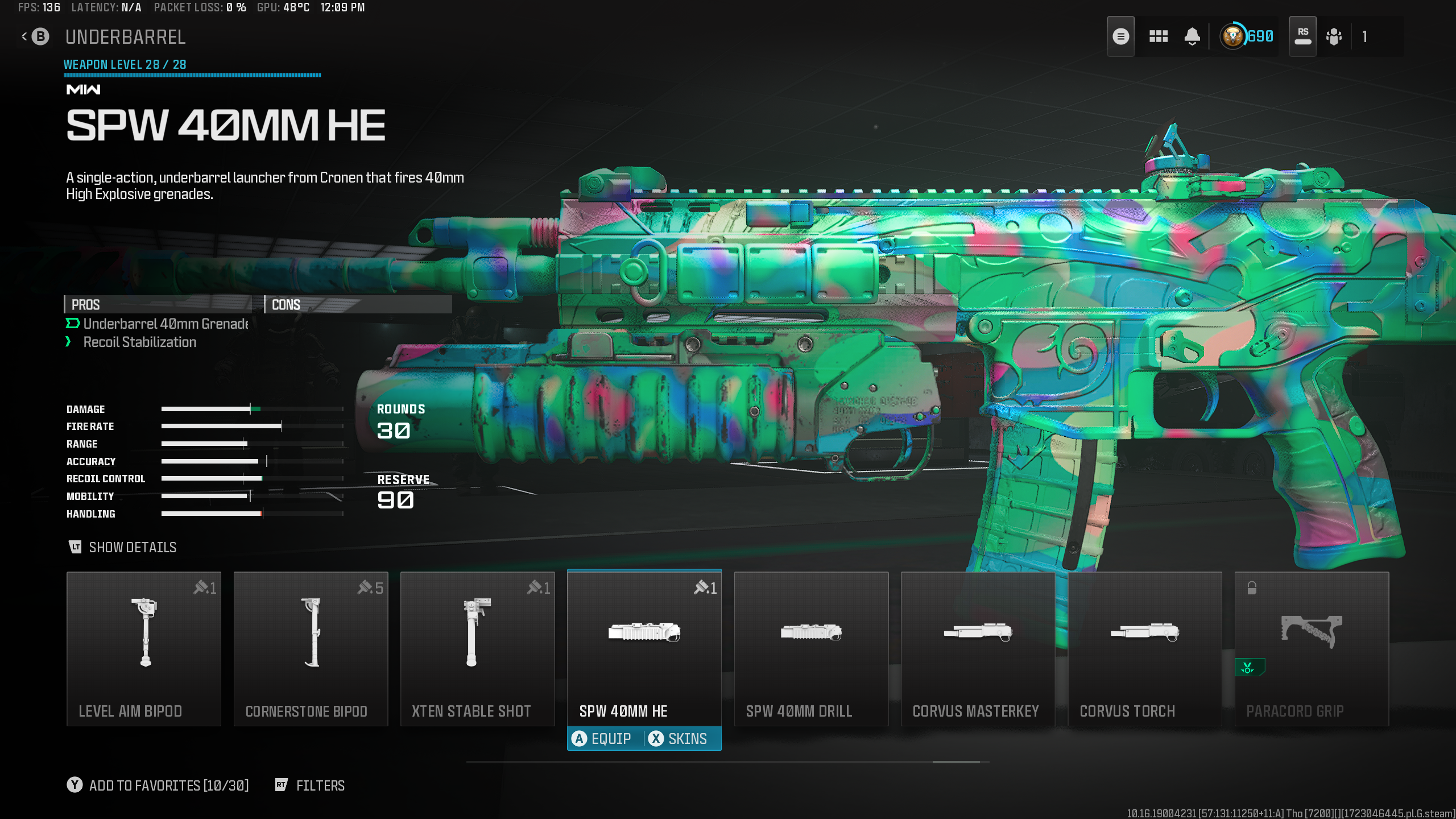This screenshot has height=819, width=1456.
Task: Add attachment to favorites
Action: point(158,785)
